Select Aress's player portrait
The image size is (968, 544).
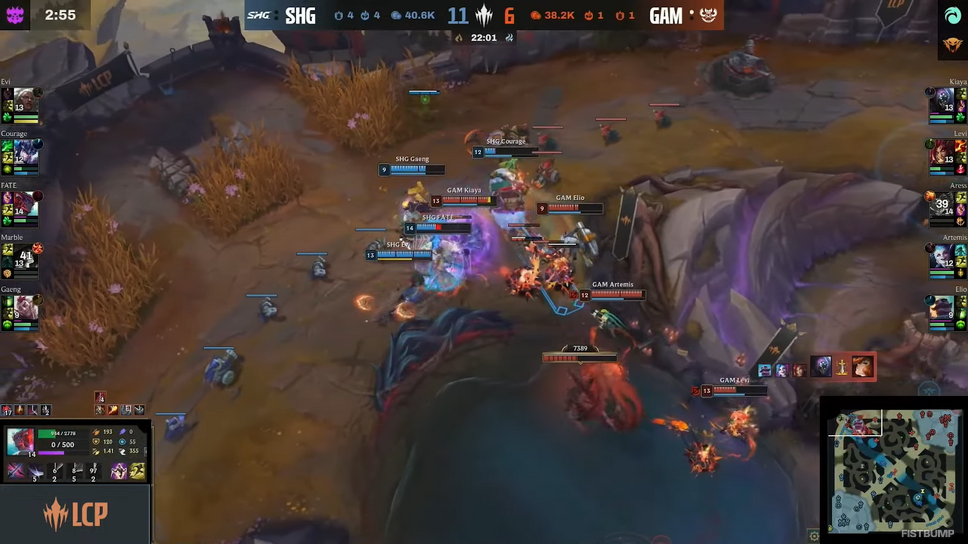(x=942, y=205)
